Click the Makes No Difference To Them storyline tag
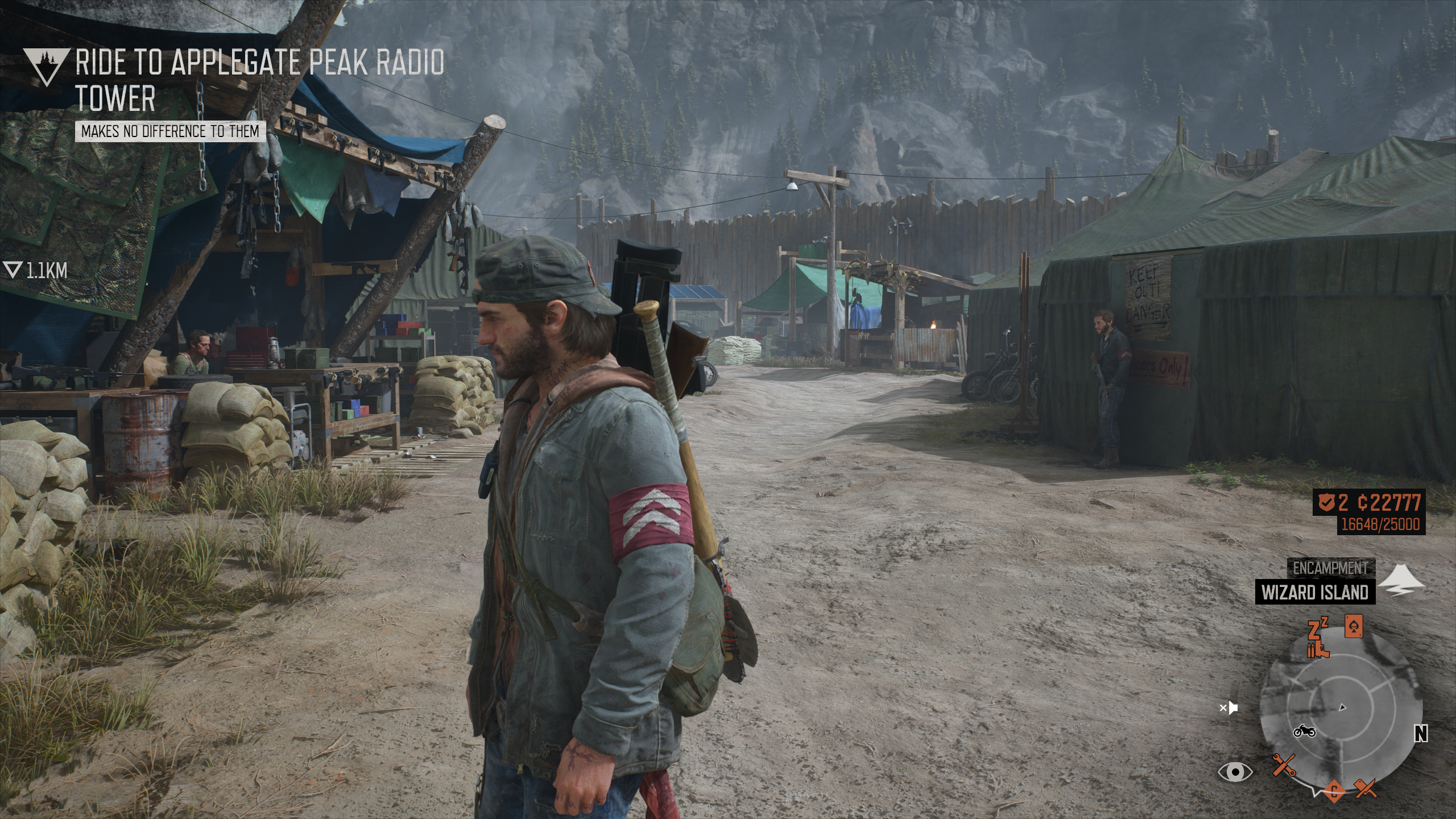The width and height of the screenshot is (1456, 819). (169, 131)
